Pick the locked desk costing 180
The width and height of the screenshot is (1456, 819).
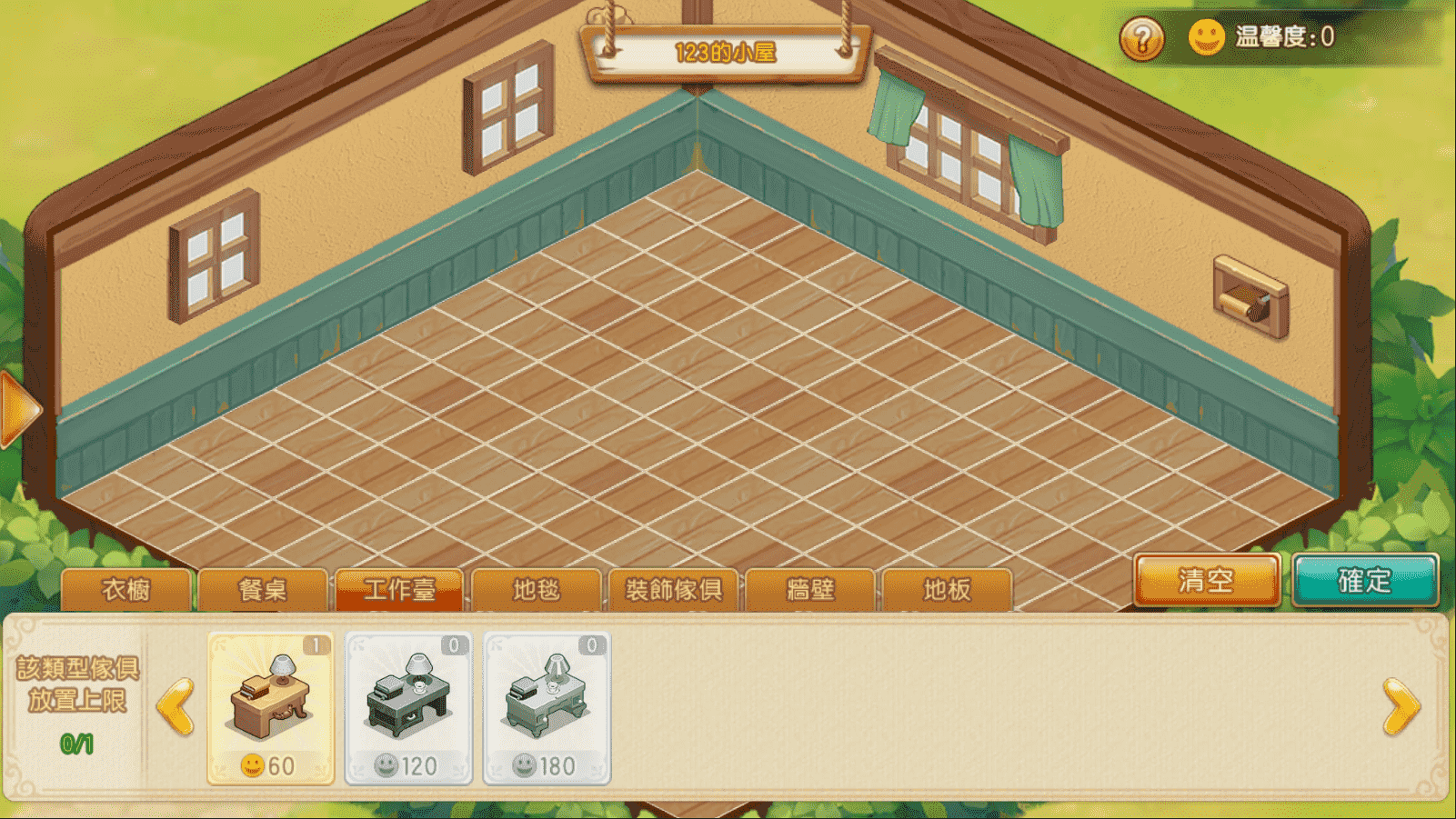click(547, 707)
